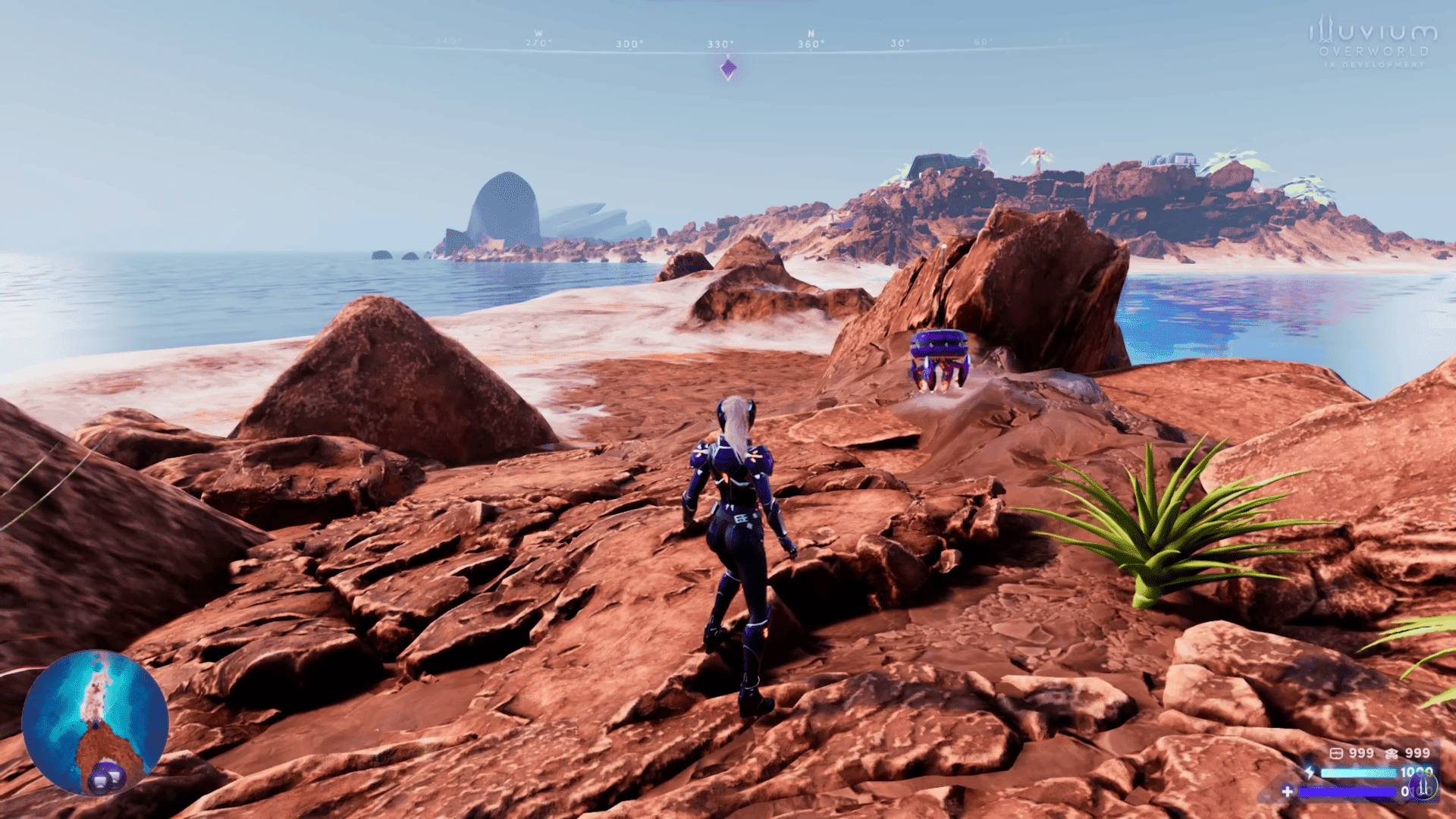Viewport: 1456px width, 819px height.
Task: Select the purple diamond compass marker
Action: pos(728,69)
